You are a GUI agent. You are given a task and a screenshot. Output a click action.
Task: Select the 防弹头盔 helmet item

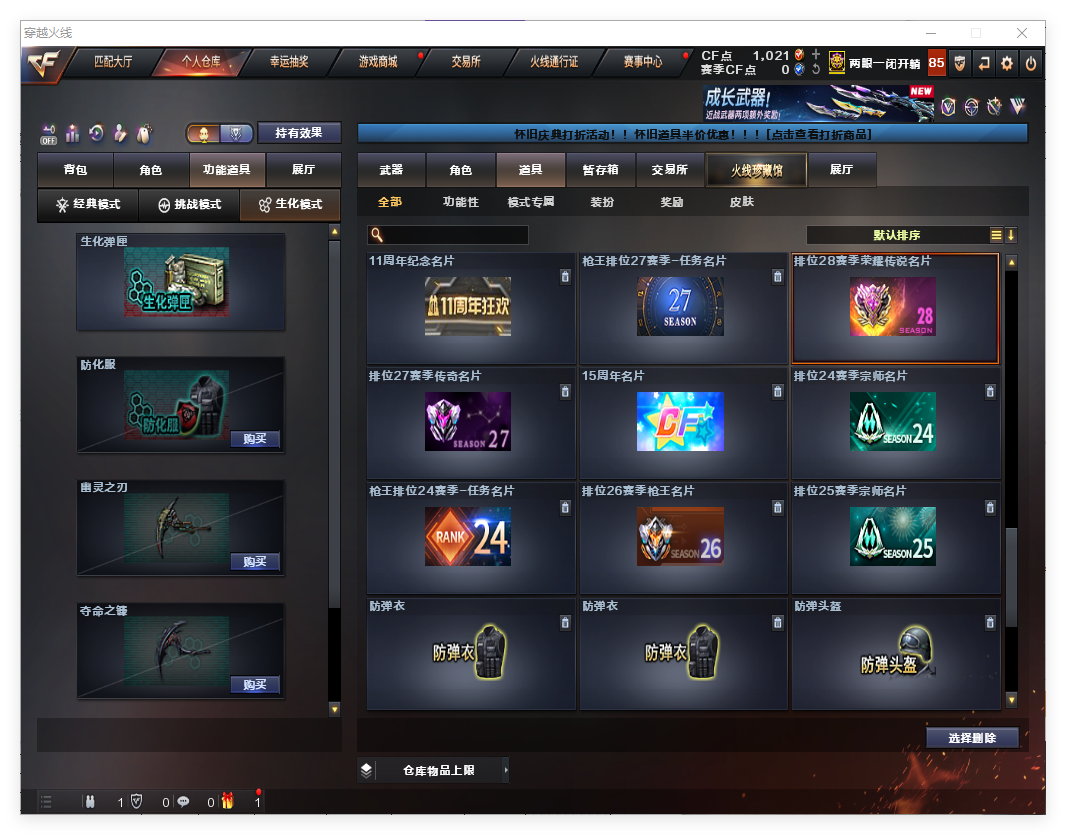[895, 654]
